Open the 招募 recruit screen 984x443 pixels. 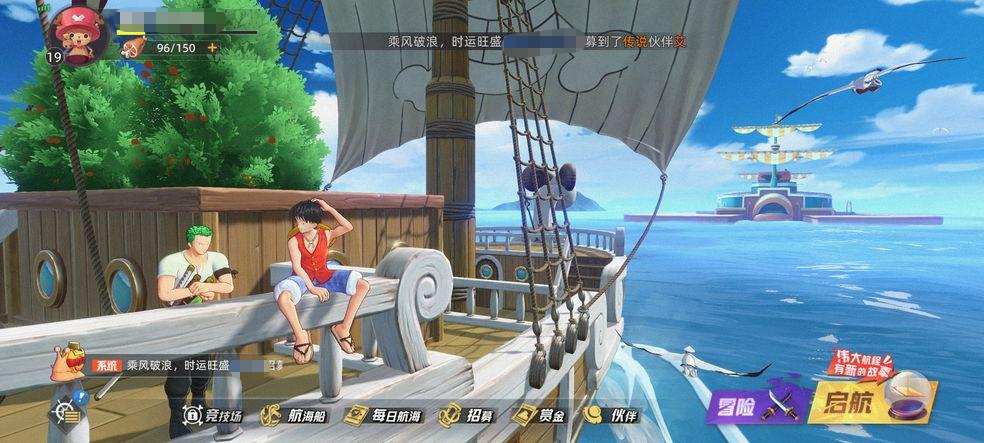(x=466, y=416)
